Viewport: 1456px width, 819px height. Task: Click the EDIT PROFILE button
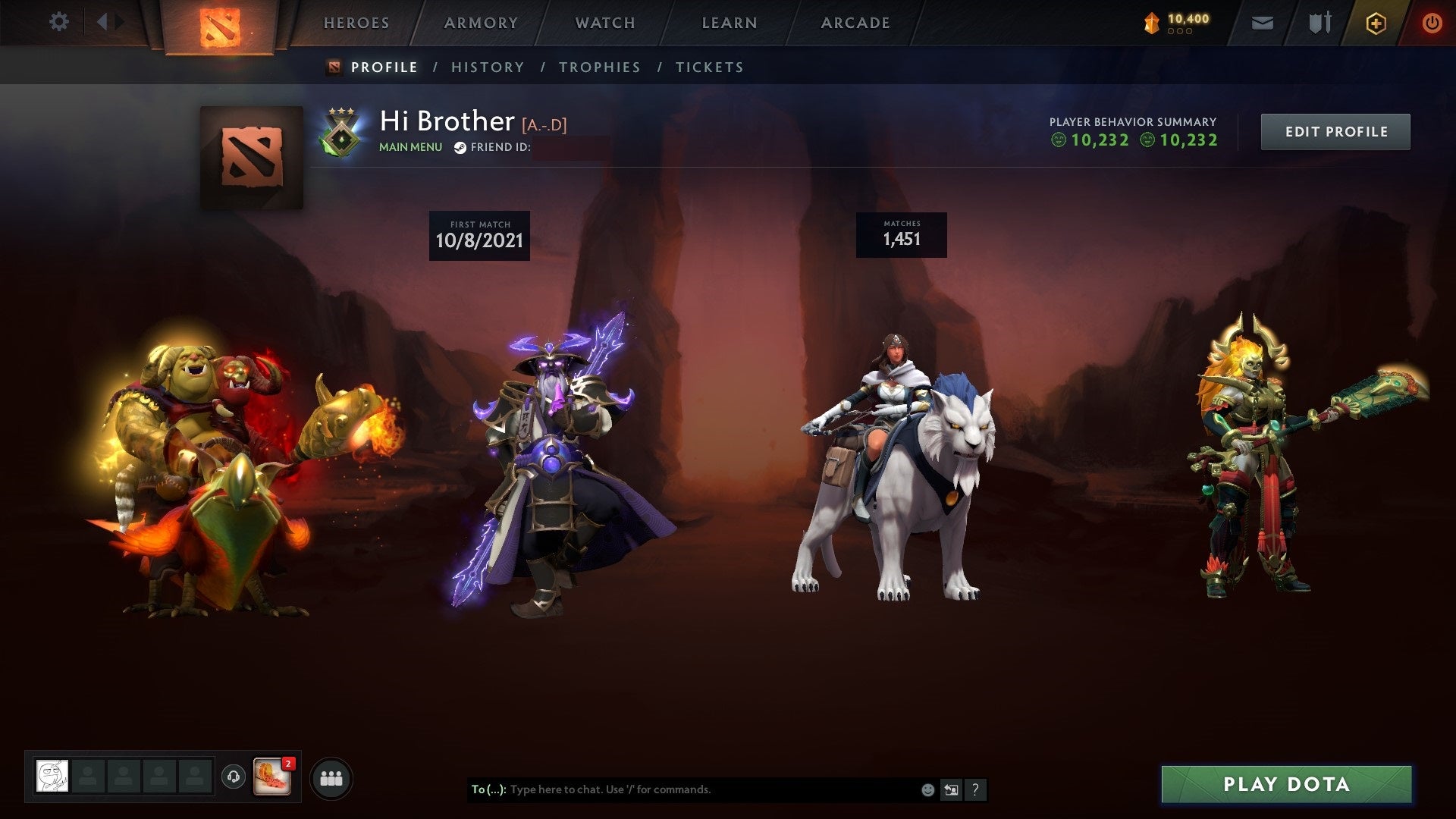pos(1335,130)
